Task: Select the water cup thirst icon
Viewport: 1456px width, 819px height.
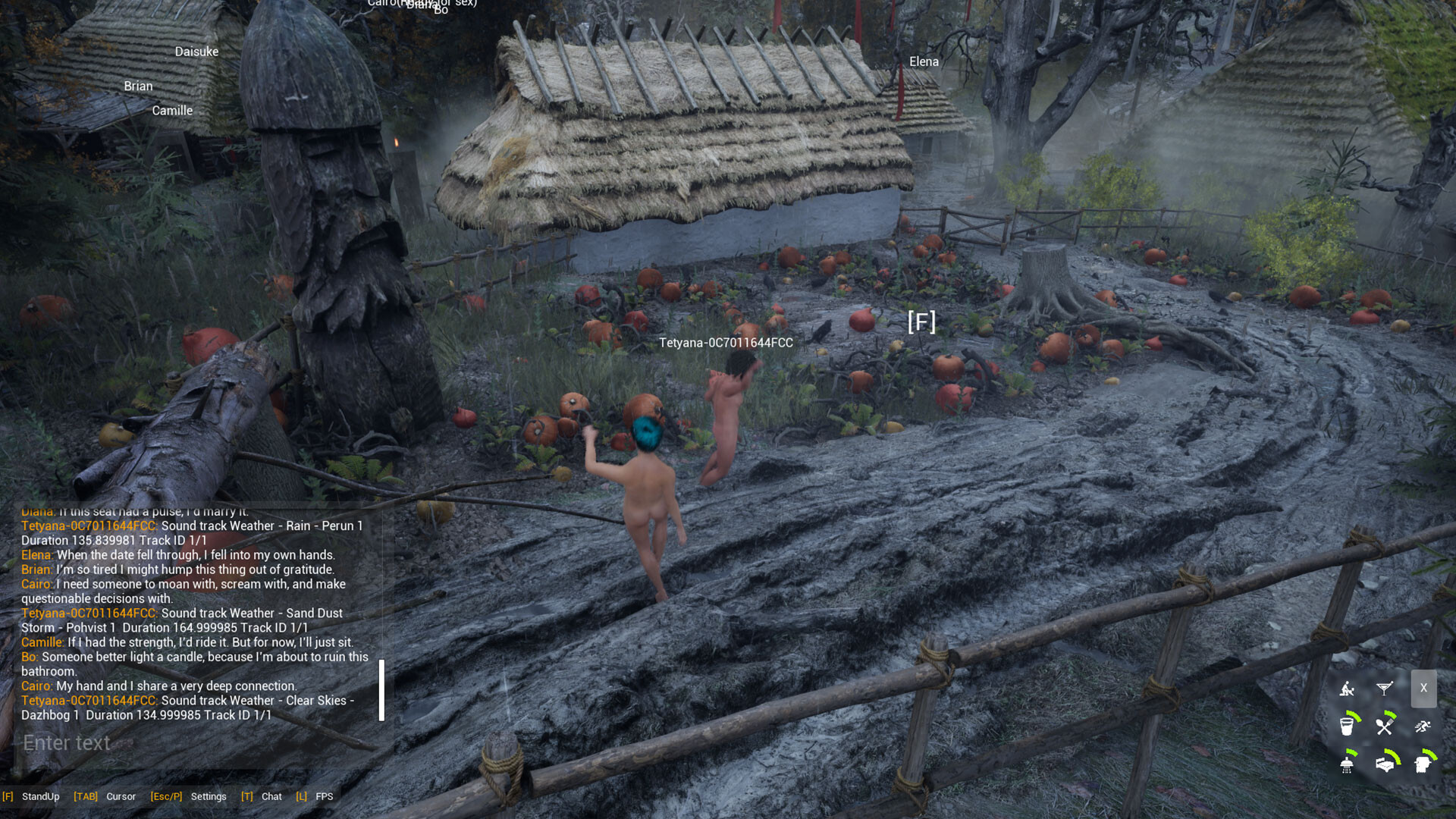Action: tap(1348, 726)
